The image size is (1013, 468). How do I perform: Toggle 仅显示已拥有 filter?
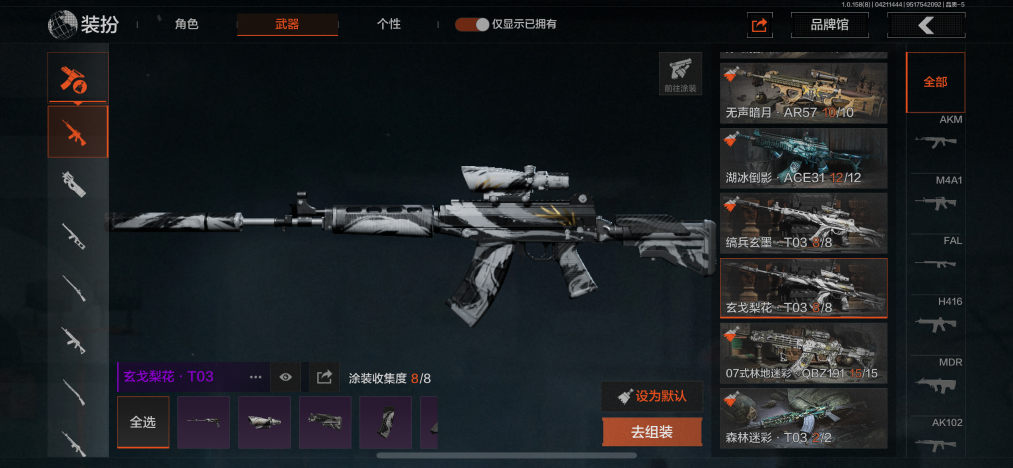(472, 24)
